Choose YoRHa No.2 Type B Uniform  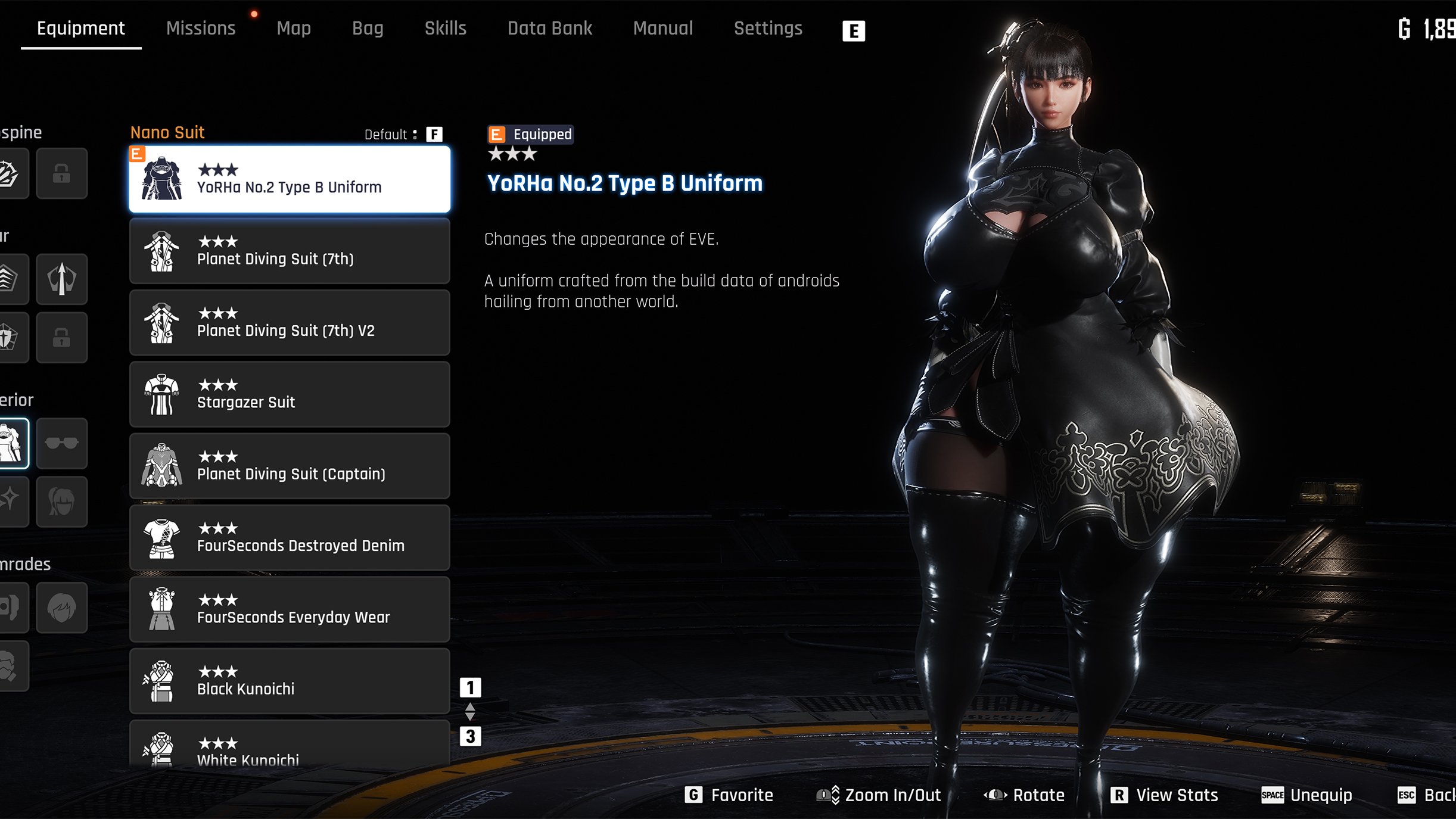tap(290, 179)
